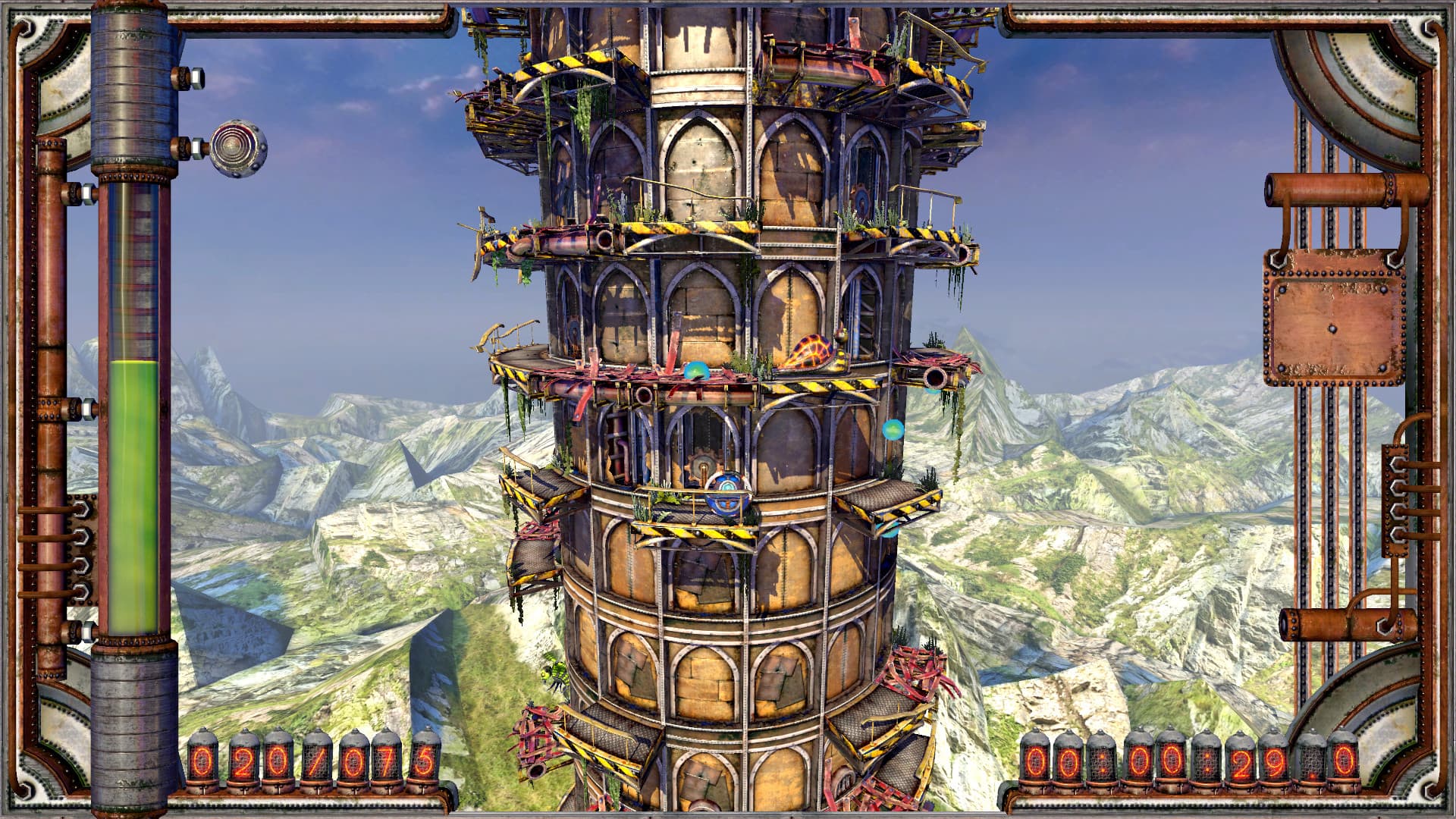The image size is (1456, 819).
Task: Click the blue jellyfish bubble beside the snail
Action: [695, 370]
